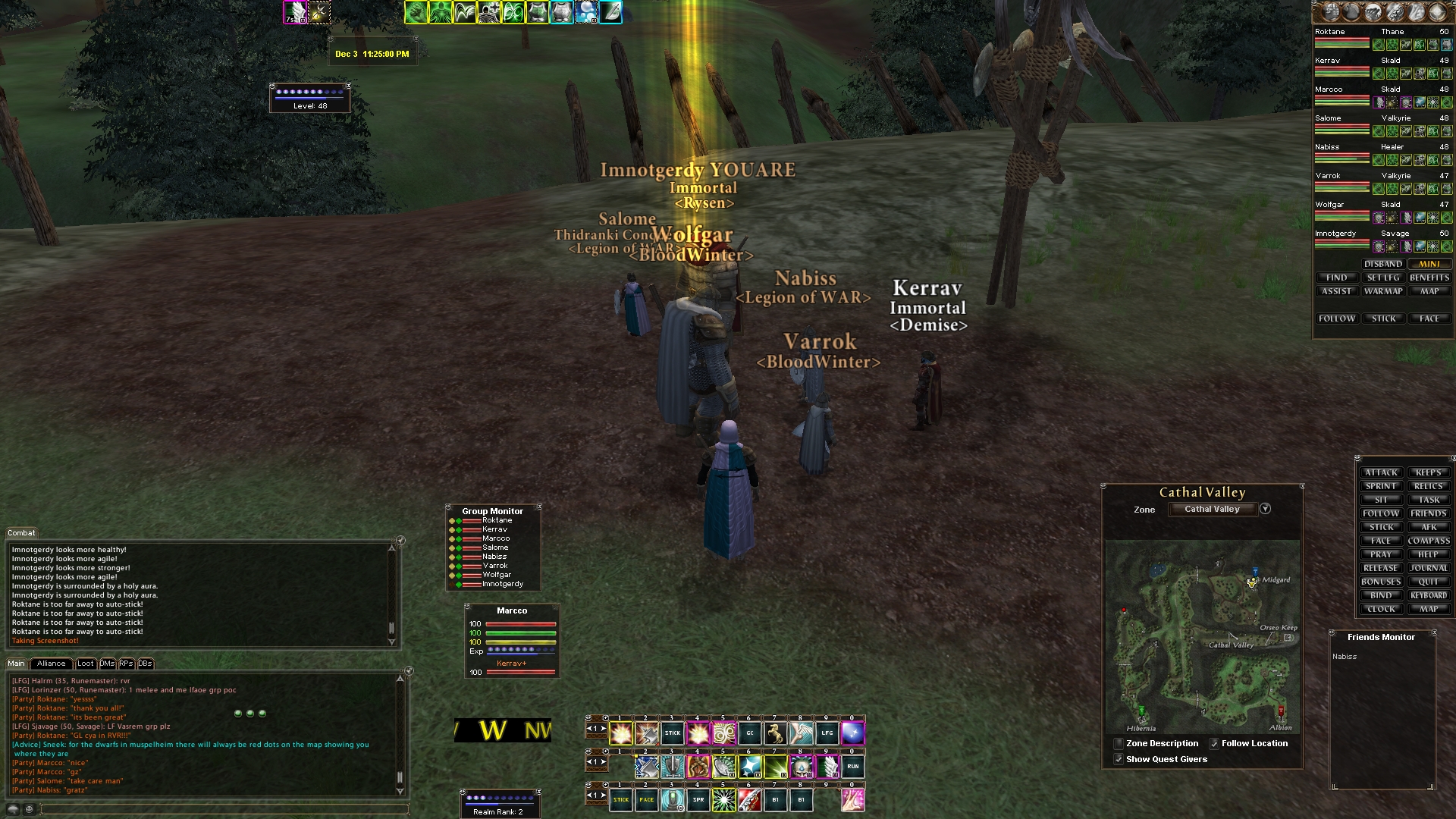Select Nabiss in the Friends Monitor
Screen dimensions: 1456x819
click(1345, 657)
